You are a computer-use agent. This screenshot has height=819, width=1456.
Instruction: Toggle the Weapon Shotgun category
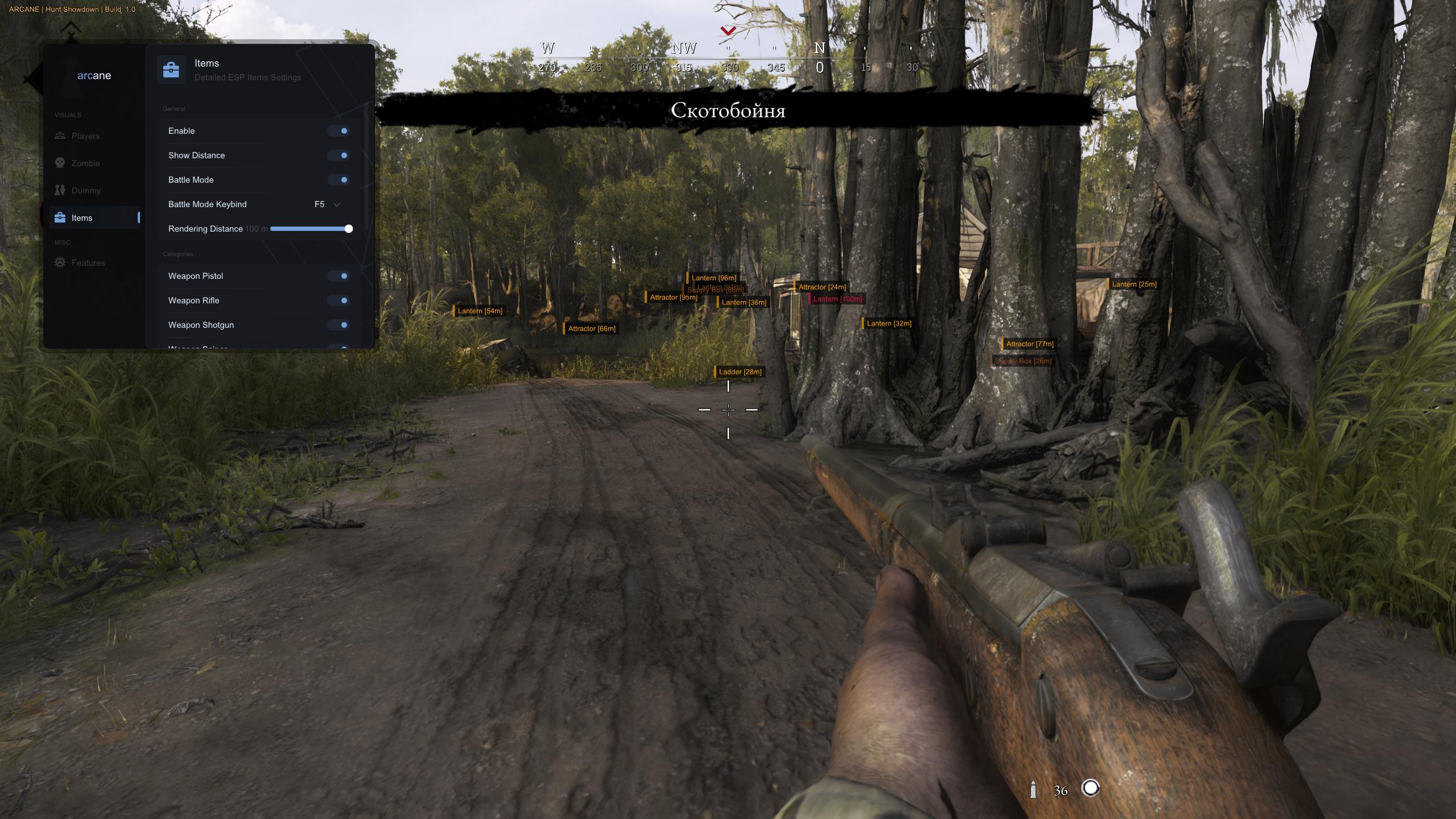pos(339,325)
